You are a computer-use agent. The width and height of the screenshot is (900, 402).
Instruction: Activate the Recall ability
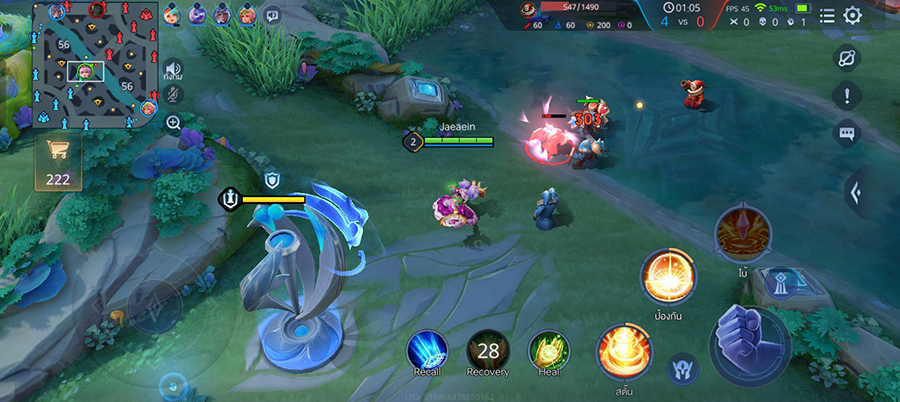click(x=427, y=350)
